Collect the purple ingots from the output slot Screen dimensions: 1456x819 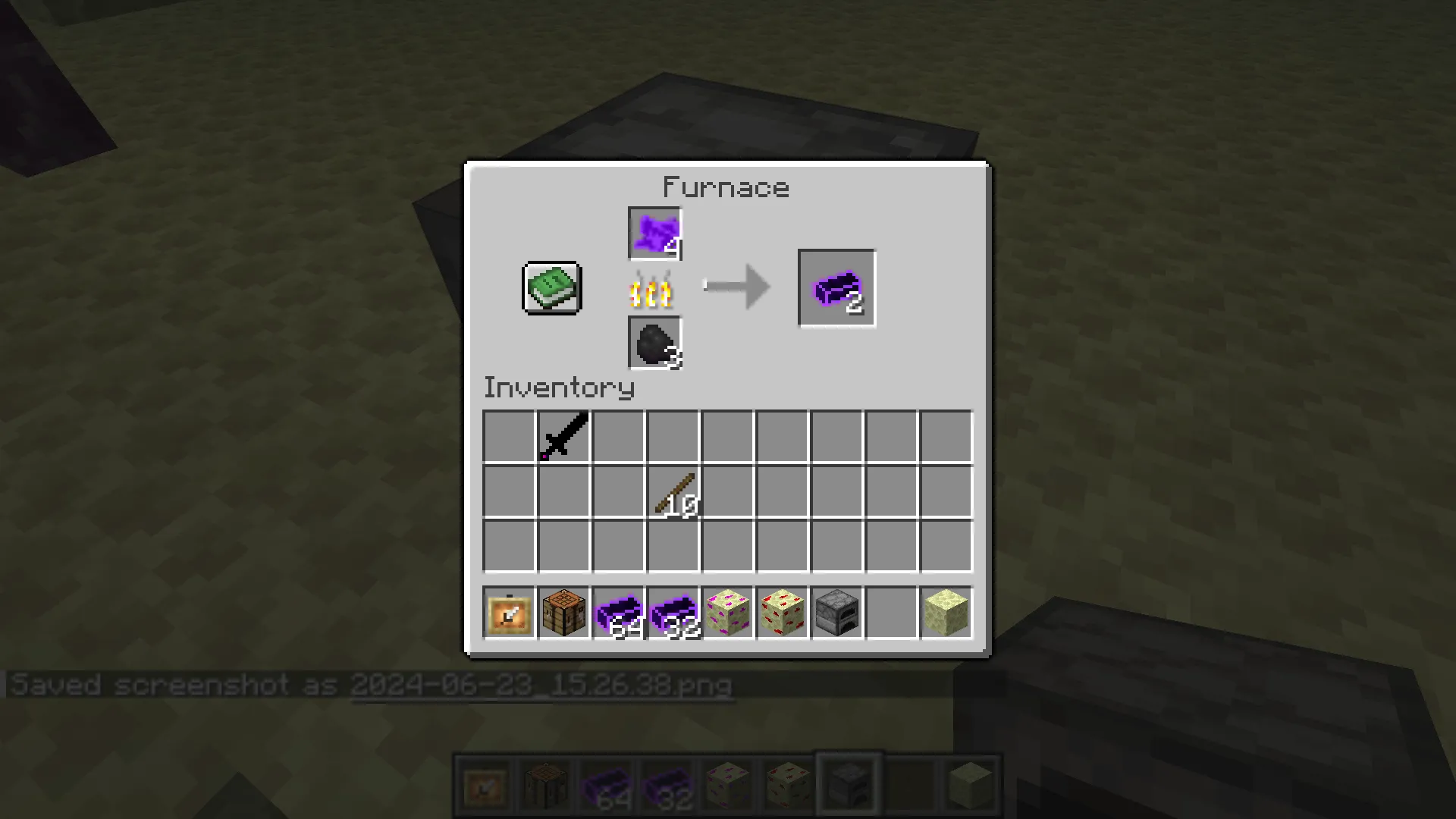pos(836,287)
